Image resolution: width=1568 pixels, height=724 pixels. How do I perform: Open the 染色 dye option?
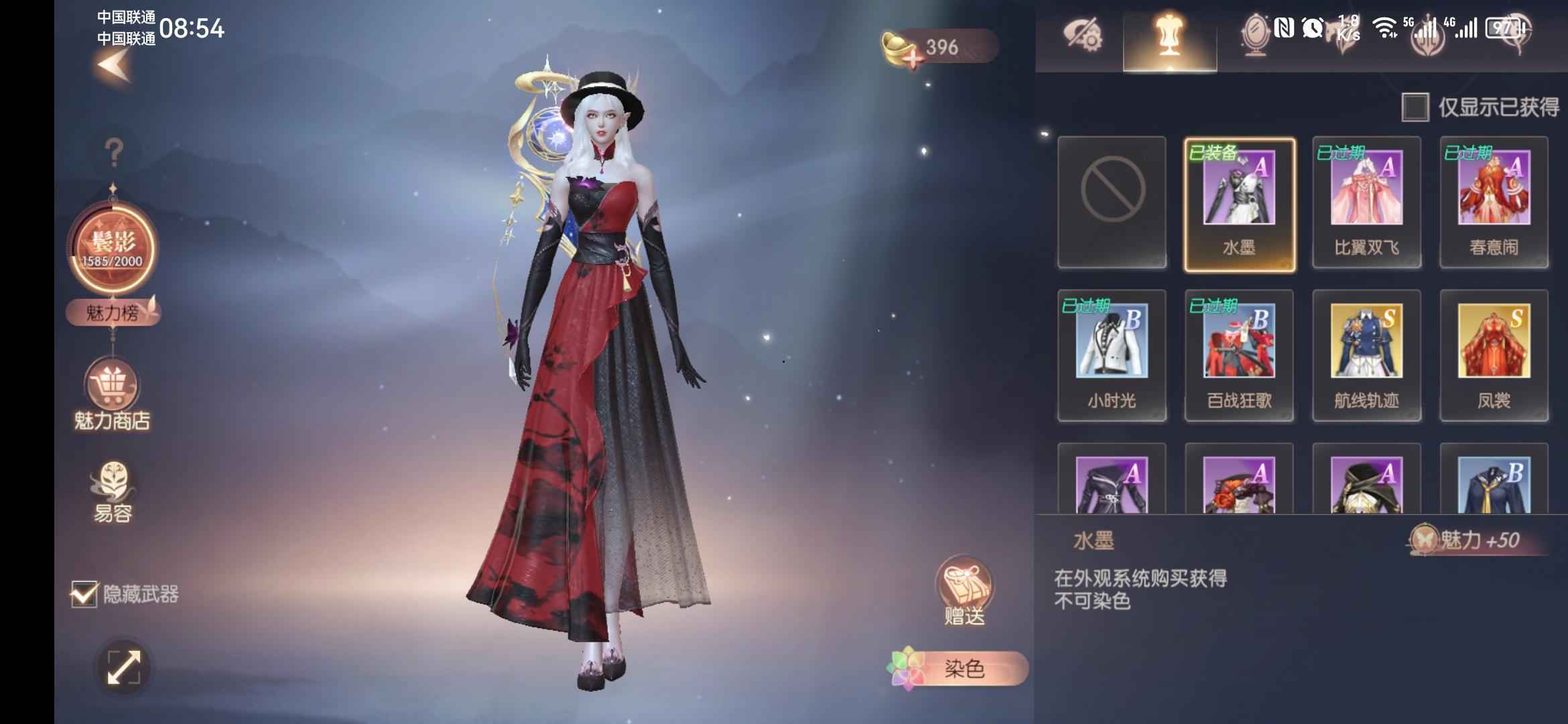(960, 668)
